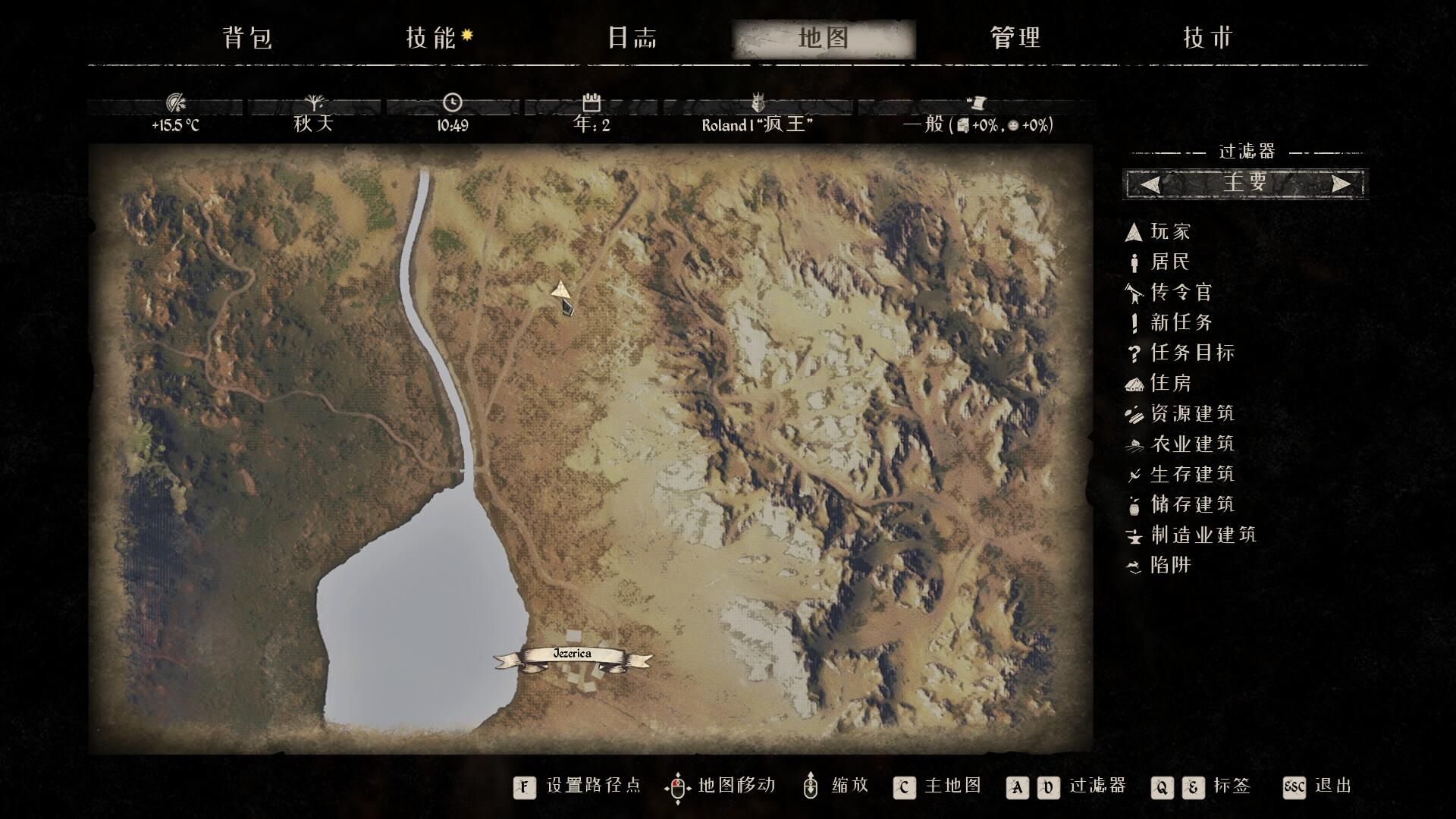
Task: Toggle the 居民 map filter
Action: point(1170,262)
